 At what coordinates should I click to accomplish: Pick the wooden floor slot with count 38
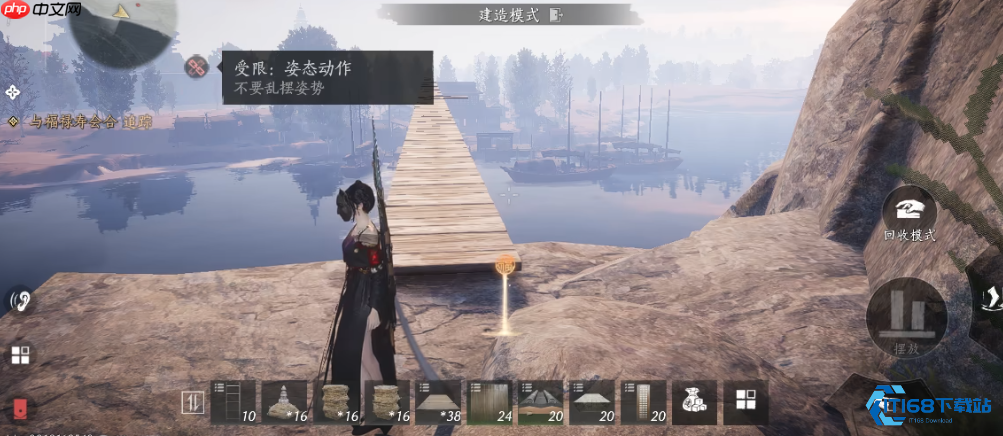click(x=438, y=402)
